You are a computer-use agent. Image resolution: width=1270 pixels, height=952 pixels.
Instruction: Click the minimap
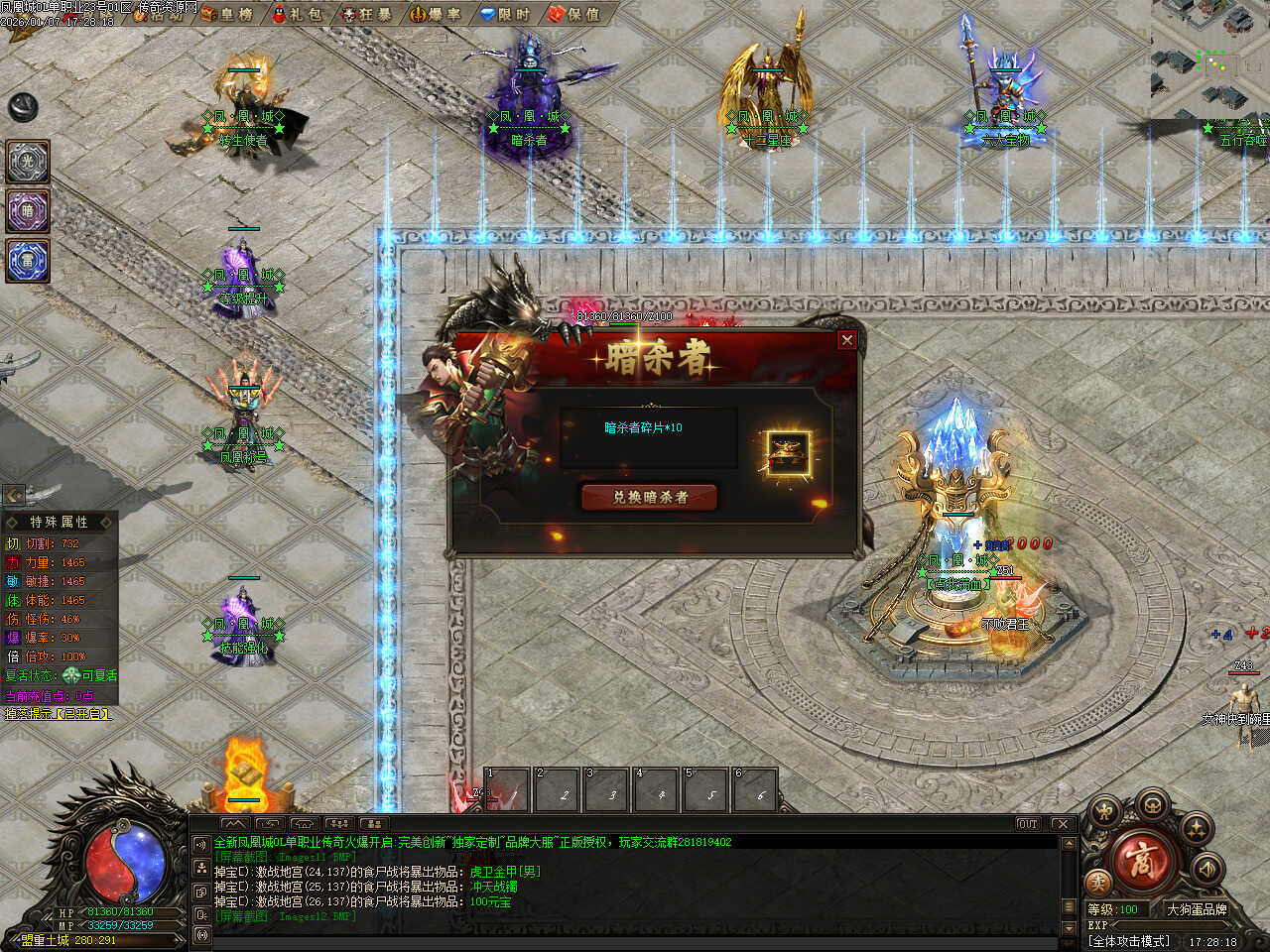1209,59
